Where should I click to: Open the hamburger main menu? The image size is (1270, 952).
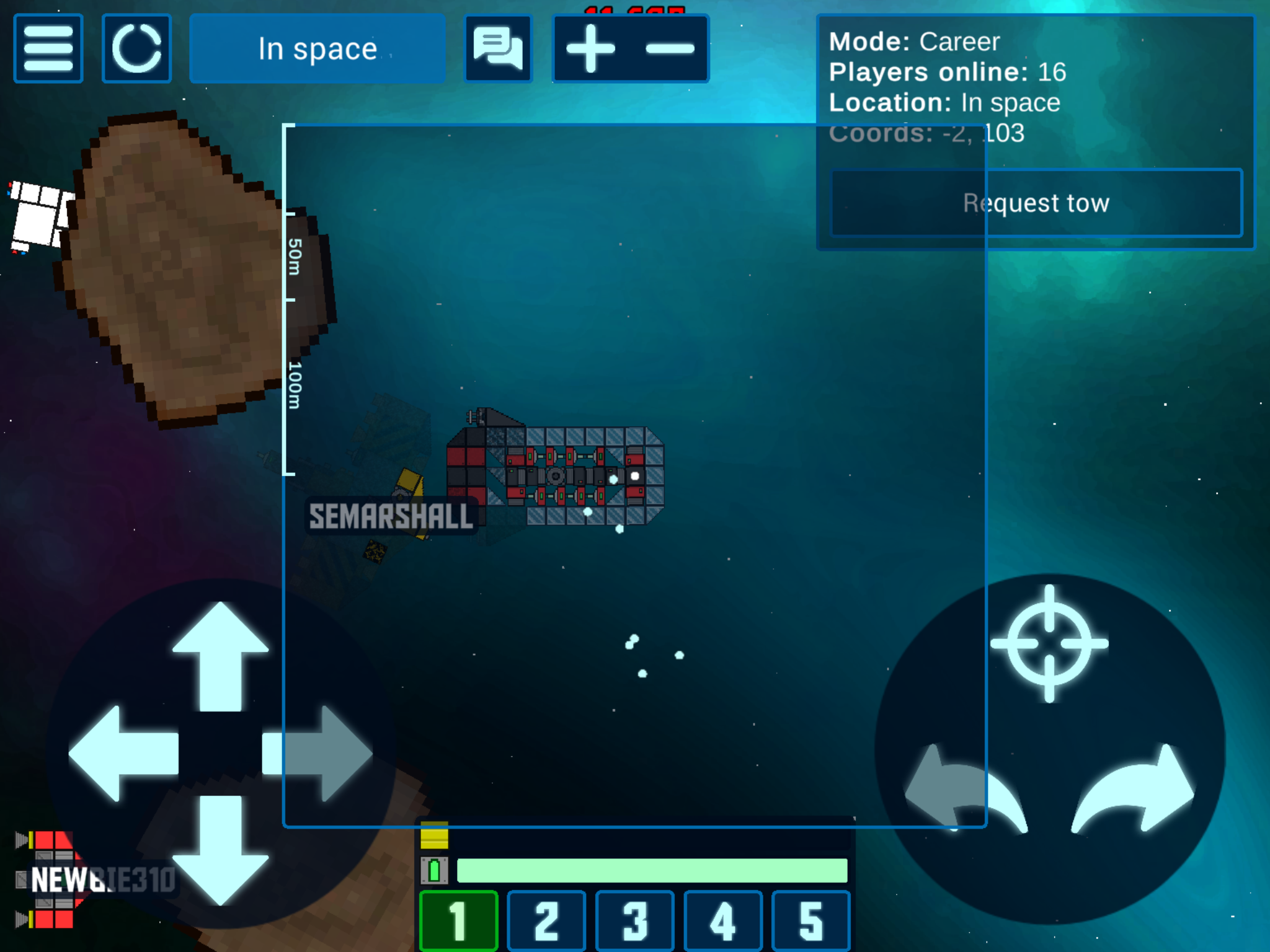pyautogui.click(x=48, y=48)
